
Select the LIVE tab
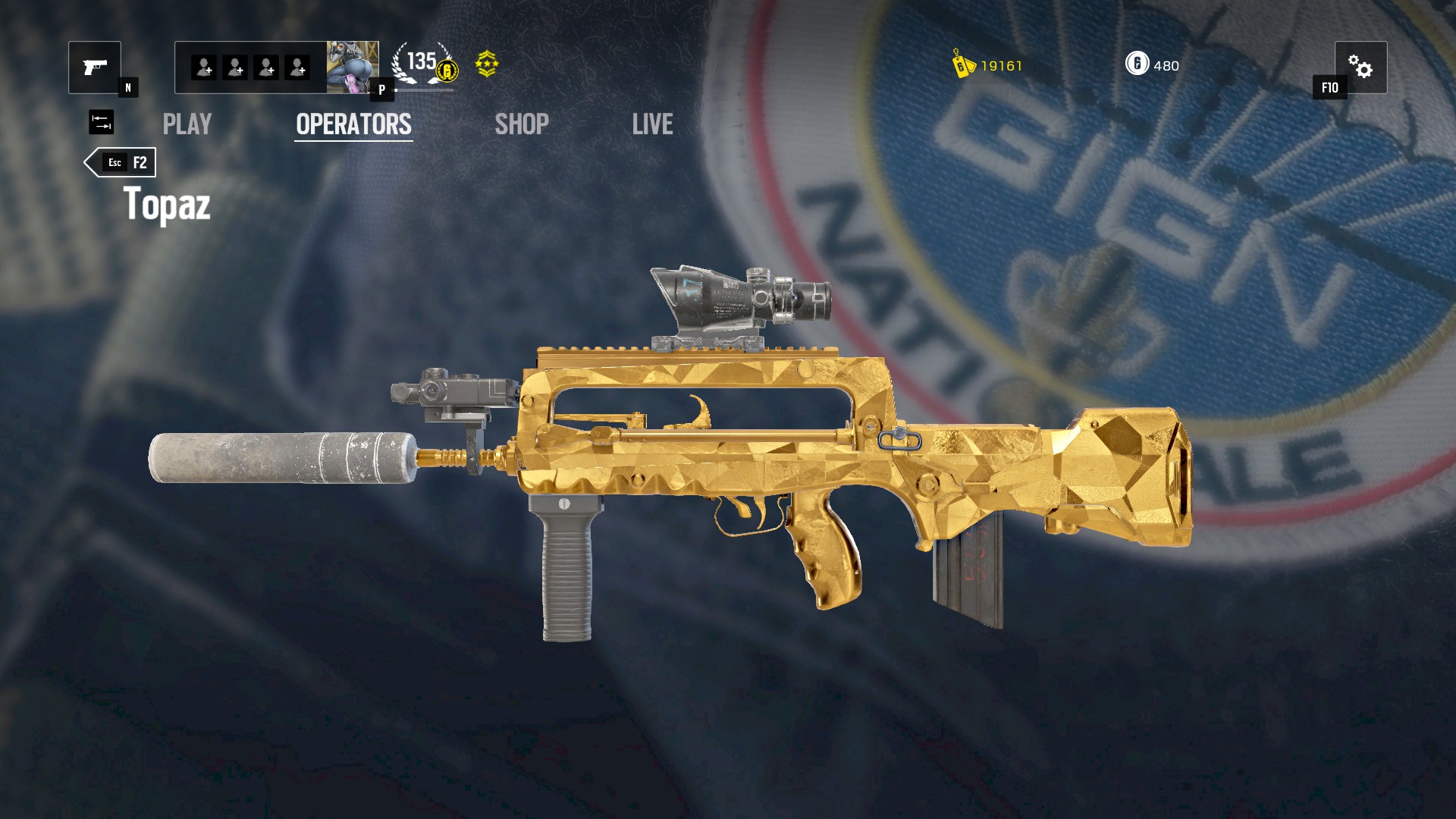653,124
